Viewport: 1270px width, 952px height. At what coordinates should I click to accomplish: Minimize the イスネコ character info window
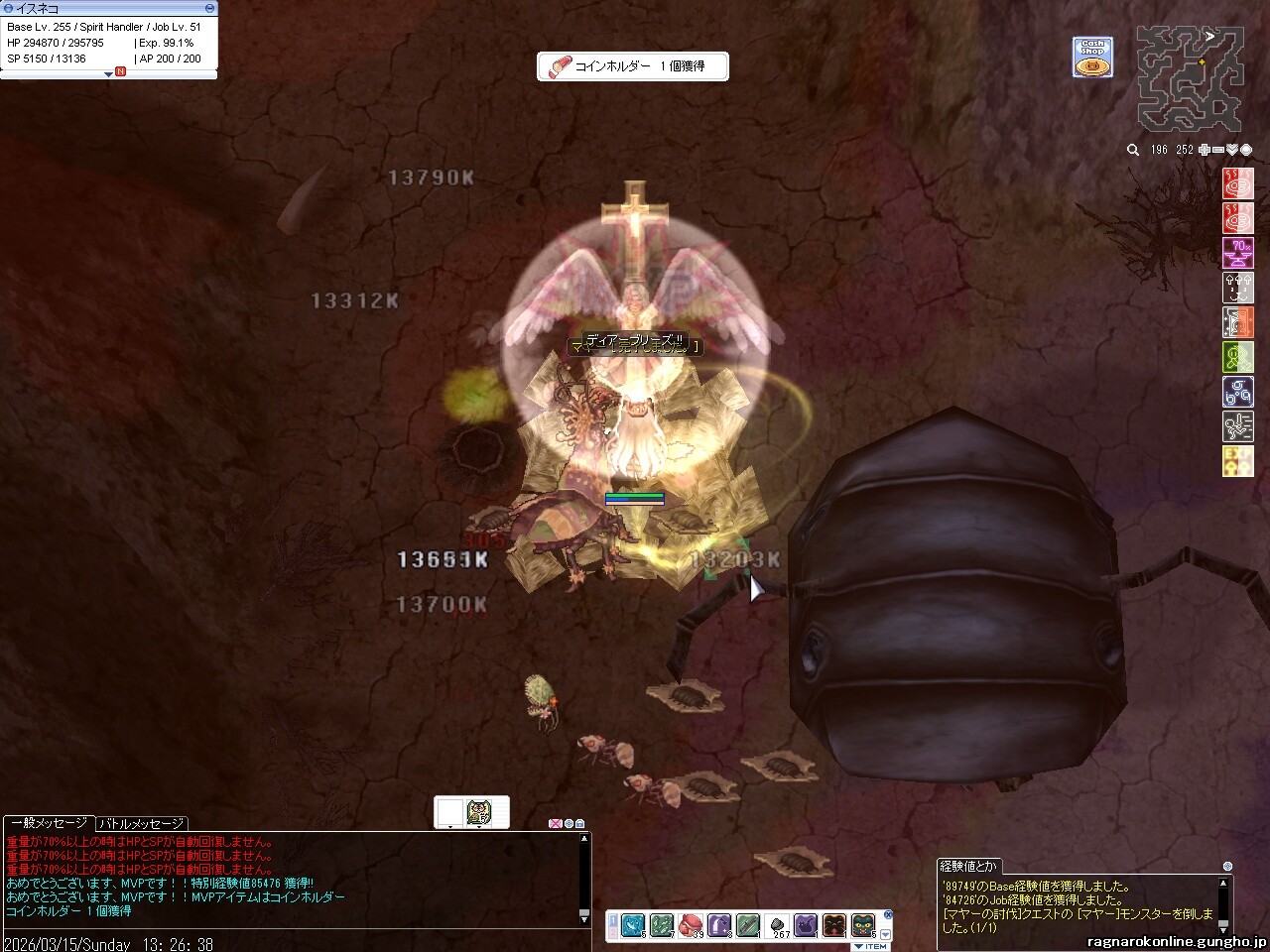(209, 8)
